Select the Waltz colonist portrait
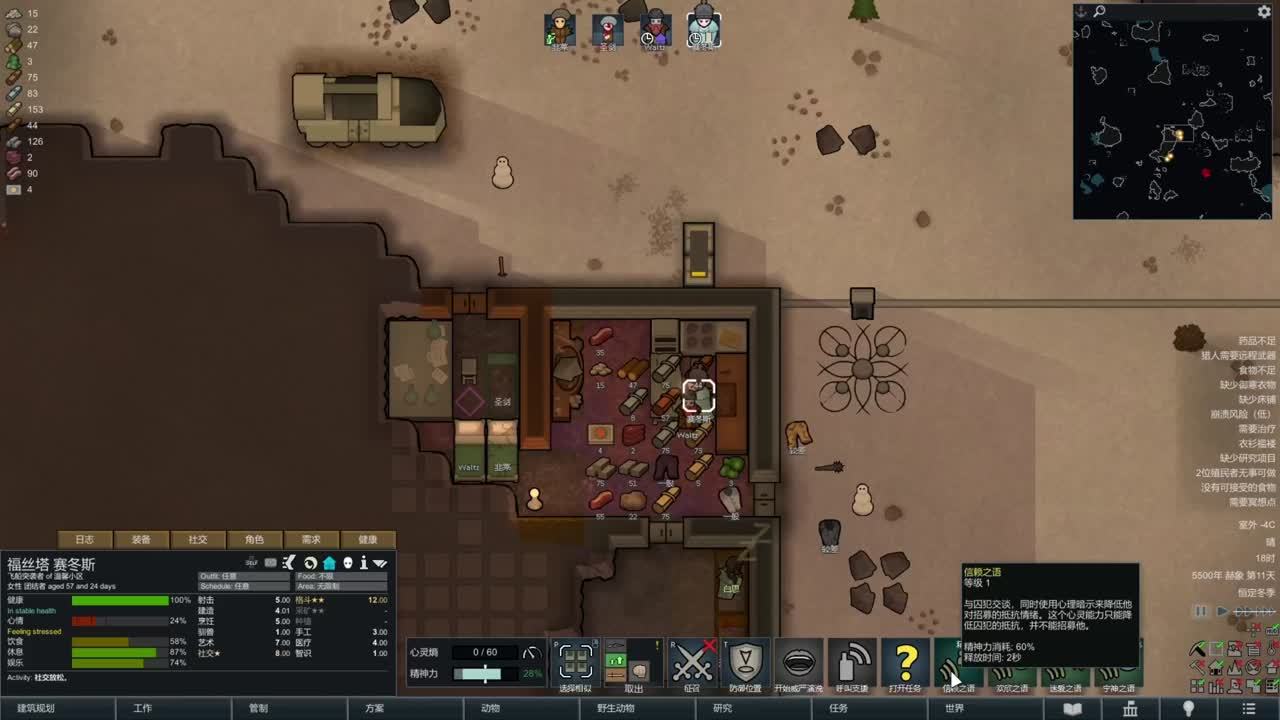This screenshot has width=1280, height=720. pos(655,28)
